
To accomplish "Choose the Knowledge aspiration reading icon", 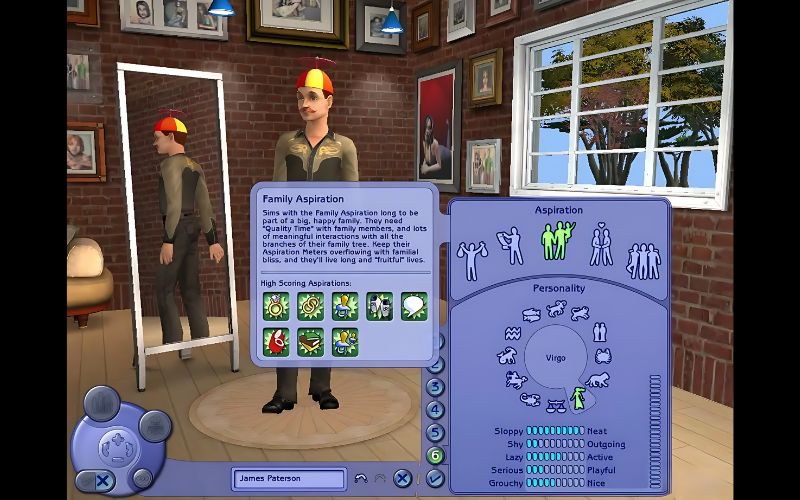I will 511,245.
